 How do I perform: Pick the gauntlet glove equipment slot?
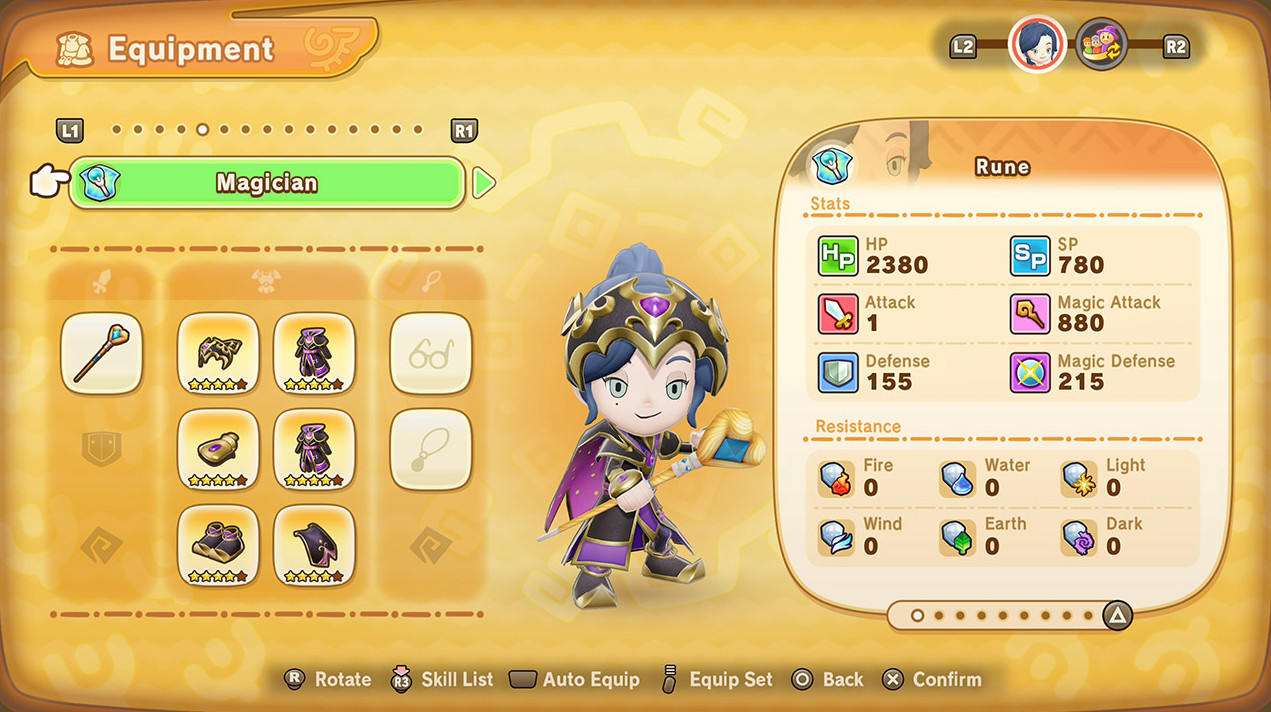[x=218, y=449]
